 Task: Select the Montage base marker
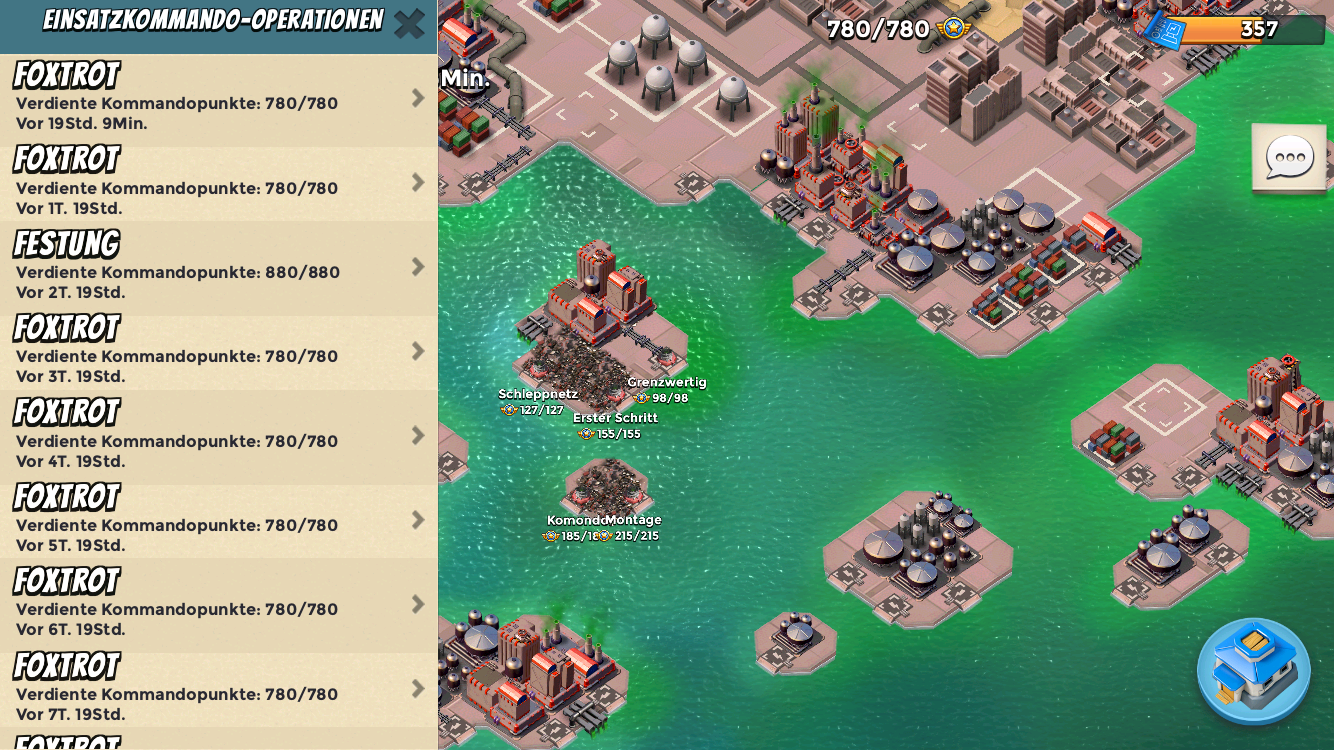tap(634, 527)
